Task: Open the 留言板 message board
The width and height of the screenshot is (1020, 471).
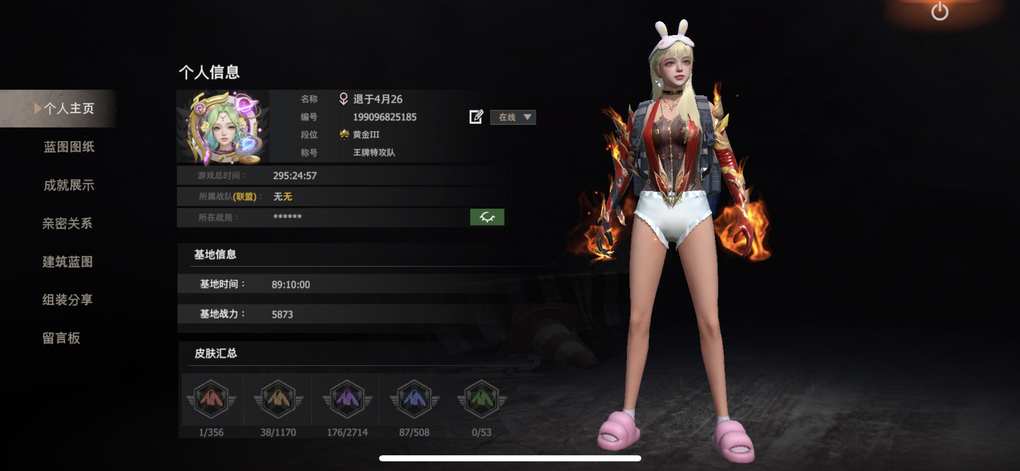Action: pyautogui.click(x=61, y=337)
